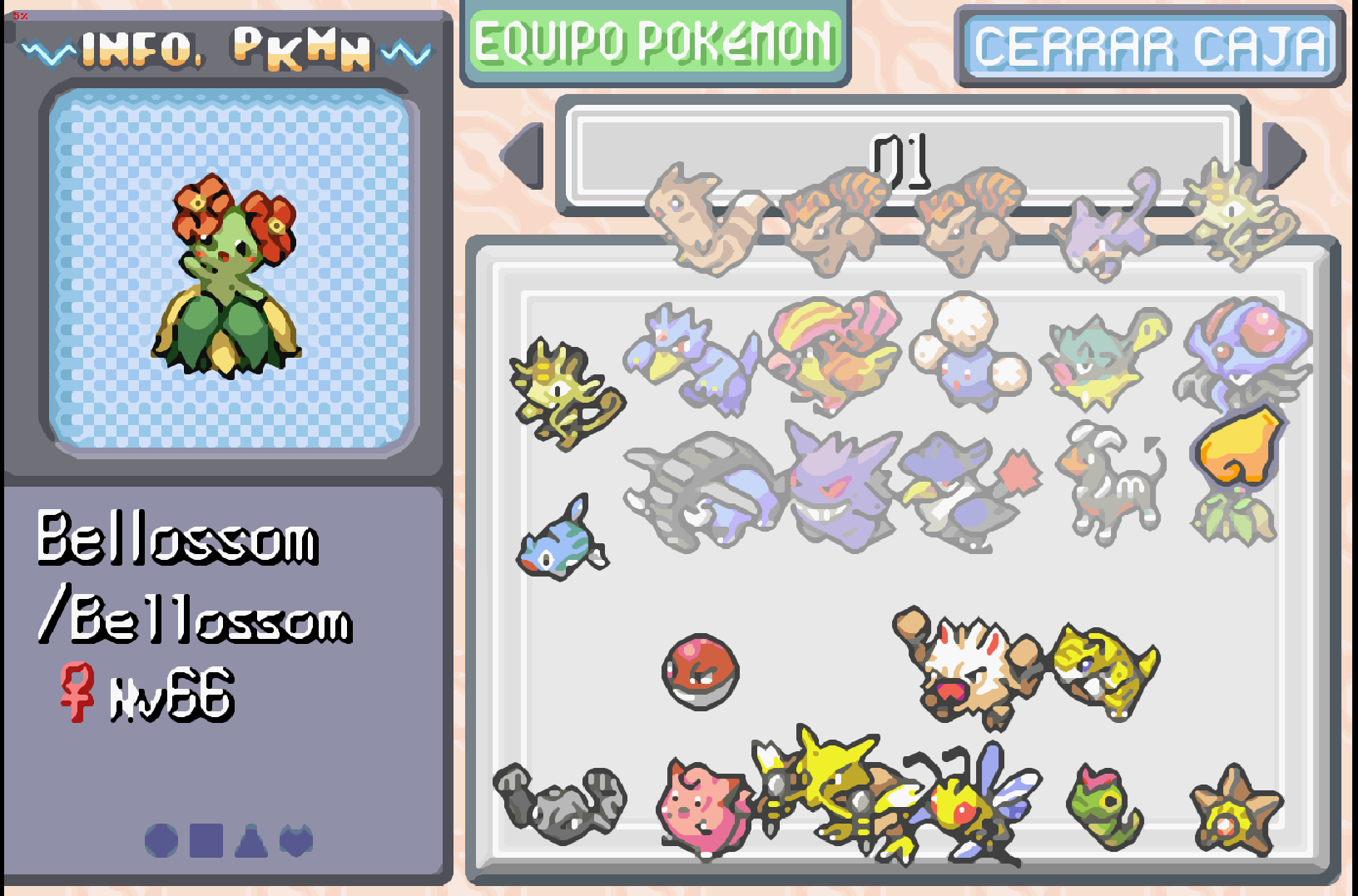This screenshot has width=1358, height=896.
Task: Close the box with Cerrar Caja
Action: 1150,47
